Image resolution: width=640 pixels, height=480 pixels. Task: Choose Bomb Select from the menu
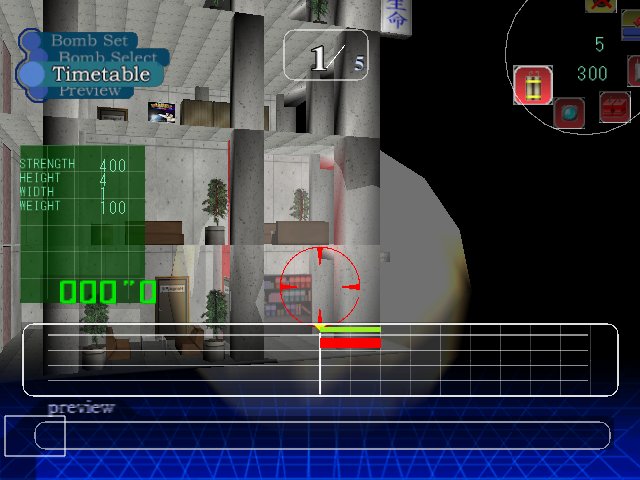107,58
